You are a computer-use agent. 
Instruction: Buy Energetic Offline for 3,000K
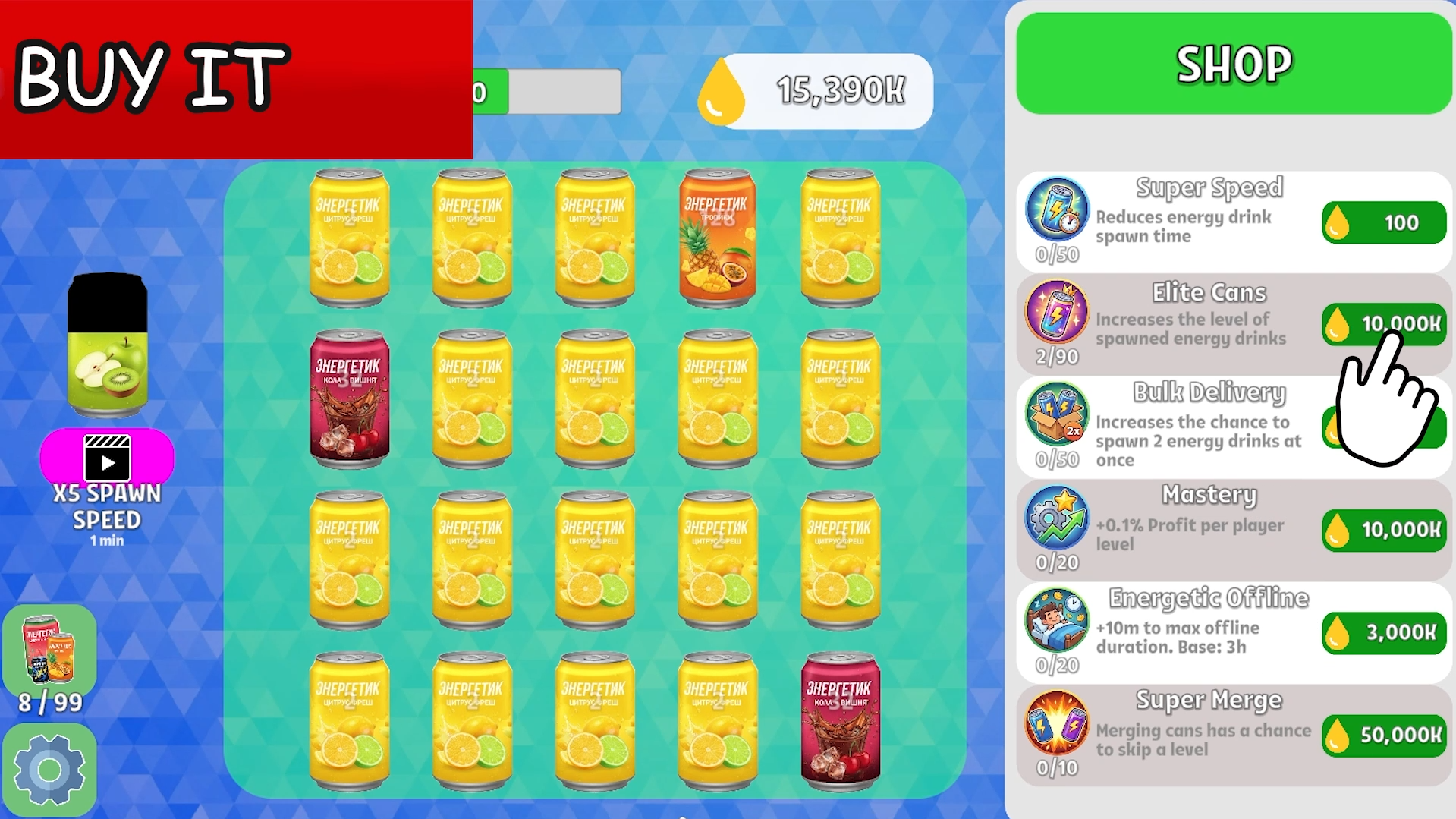tap(1383, 632)
